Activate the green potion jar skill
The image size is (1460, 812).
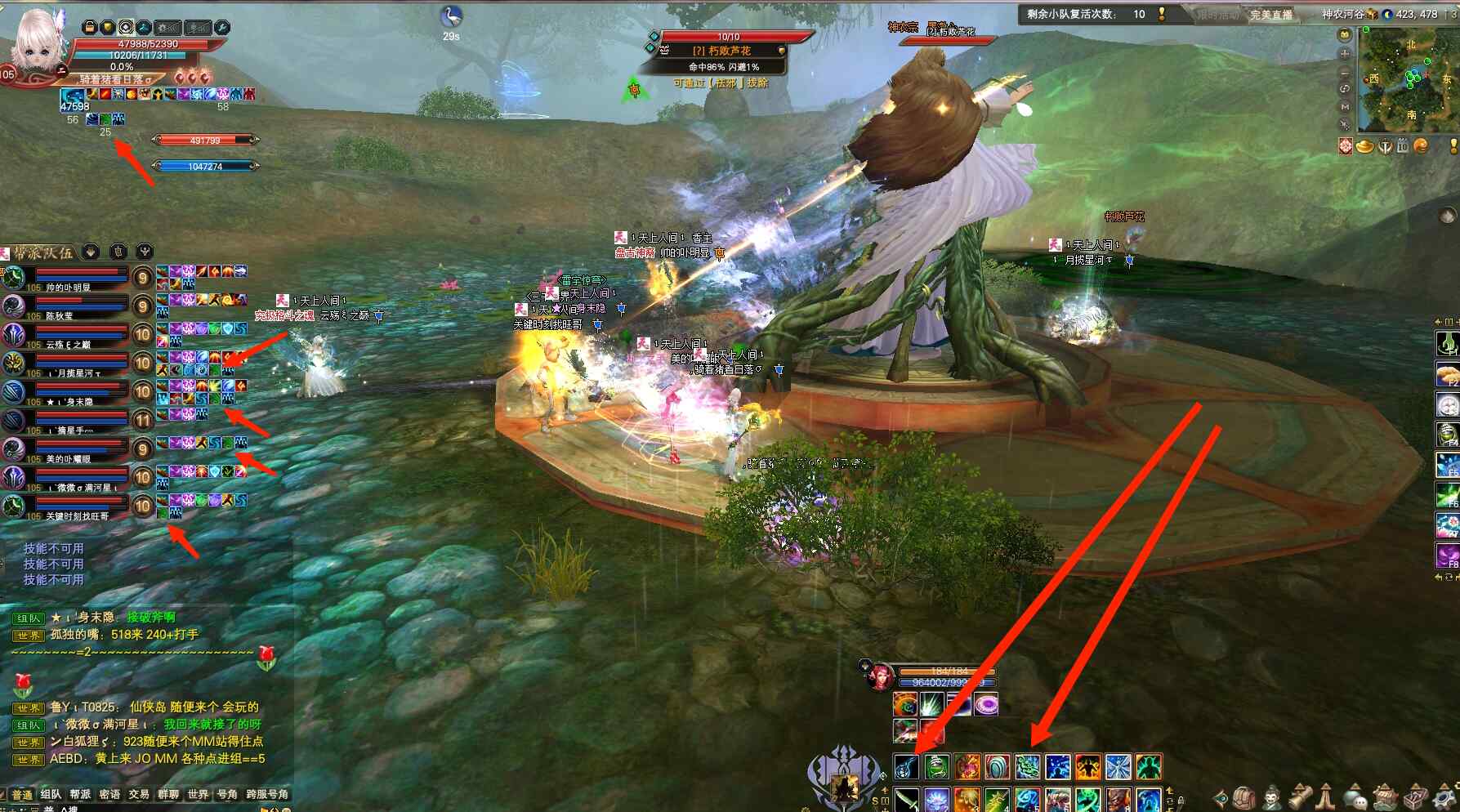coord(936,767)
